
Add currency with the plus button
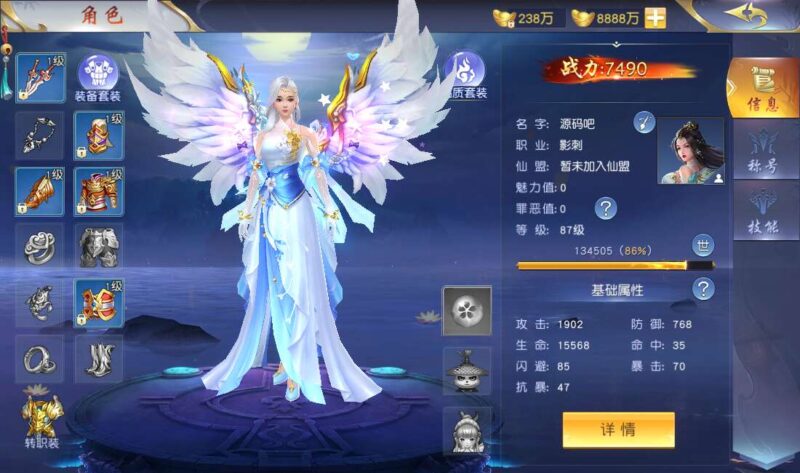click(656, 18)
